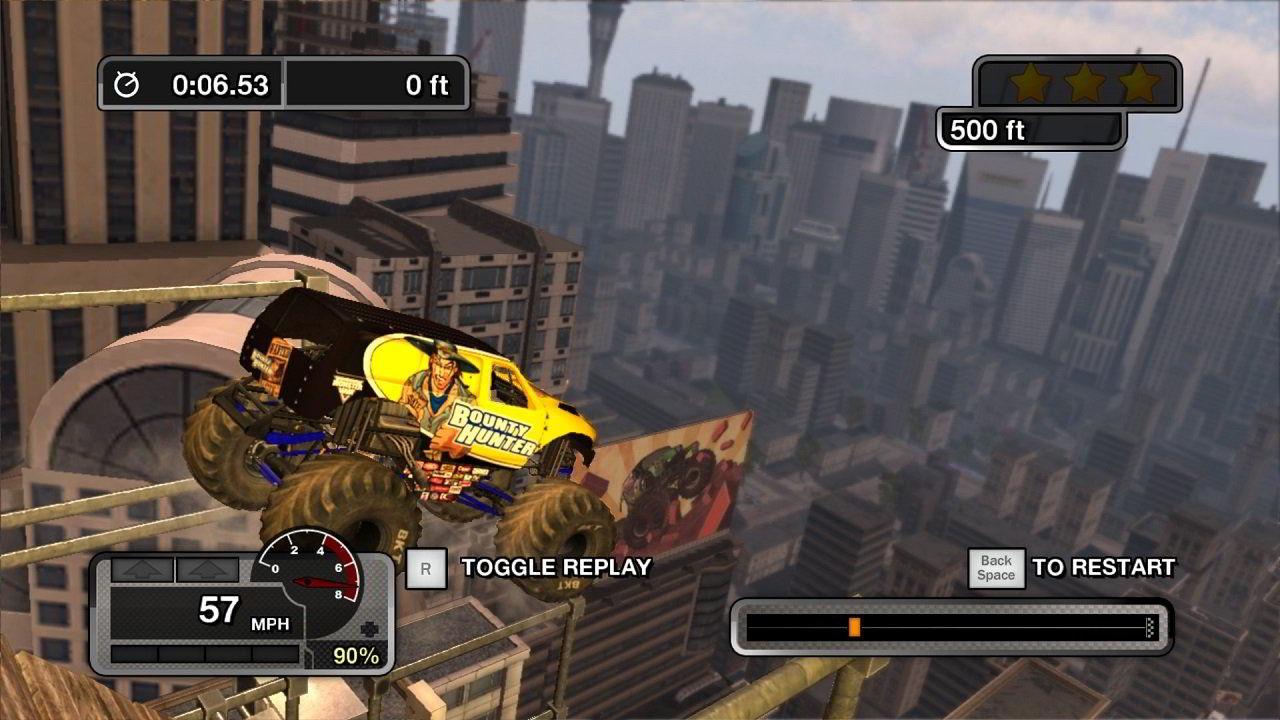Screen dimensions: 1280x720
Task: Click the orange marker on the replay bar
Action: pyautogui.click(x=854, y=627)
